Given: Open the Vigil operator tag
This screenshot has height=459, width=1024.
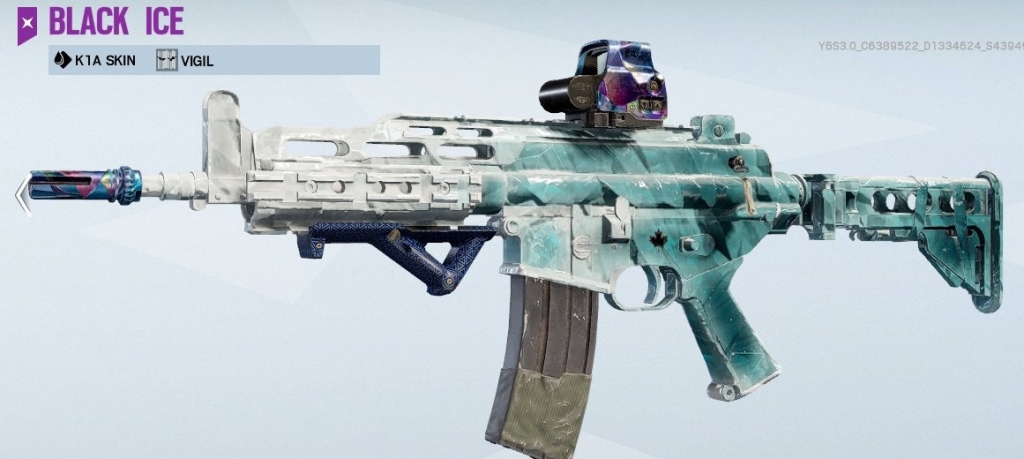Looking at the screenshot, I should tap(186, 61).
